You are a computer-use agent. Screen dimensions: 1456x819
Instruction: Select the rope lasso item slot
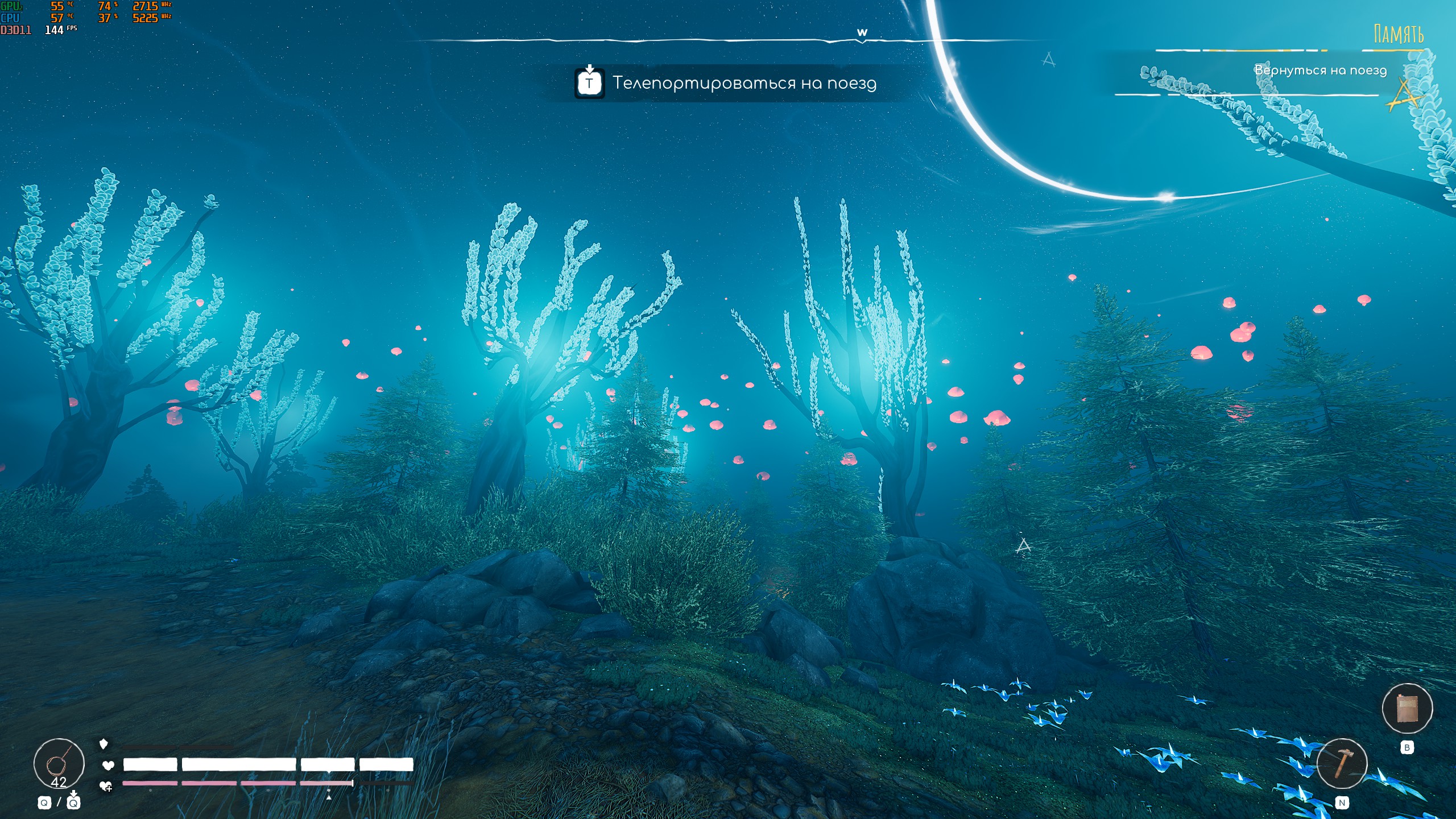(x=59, y=763)
